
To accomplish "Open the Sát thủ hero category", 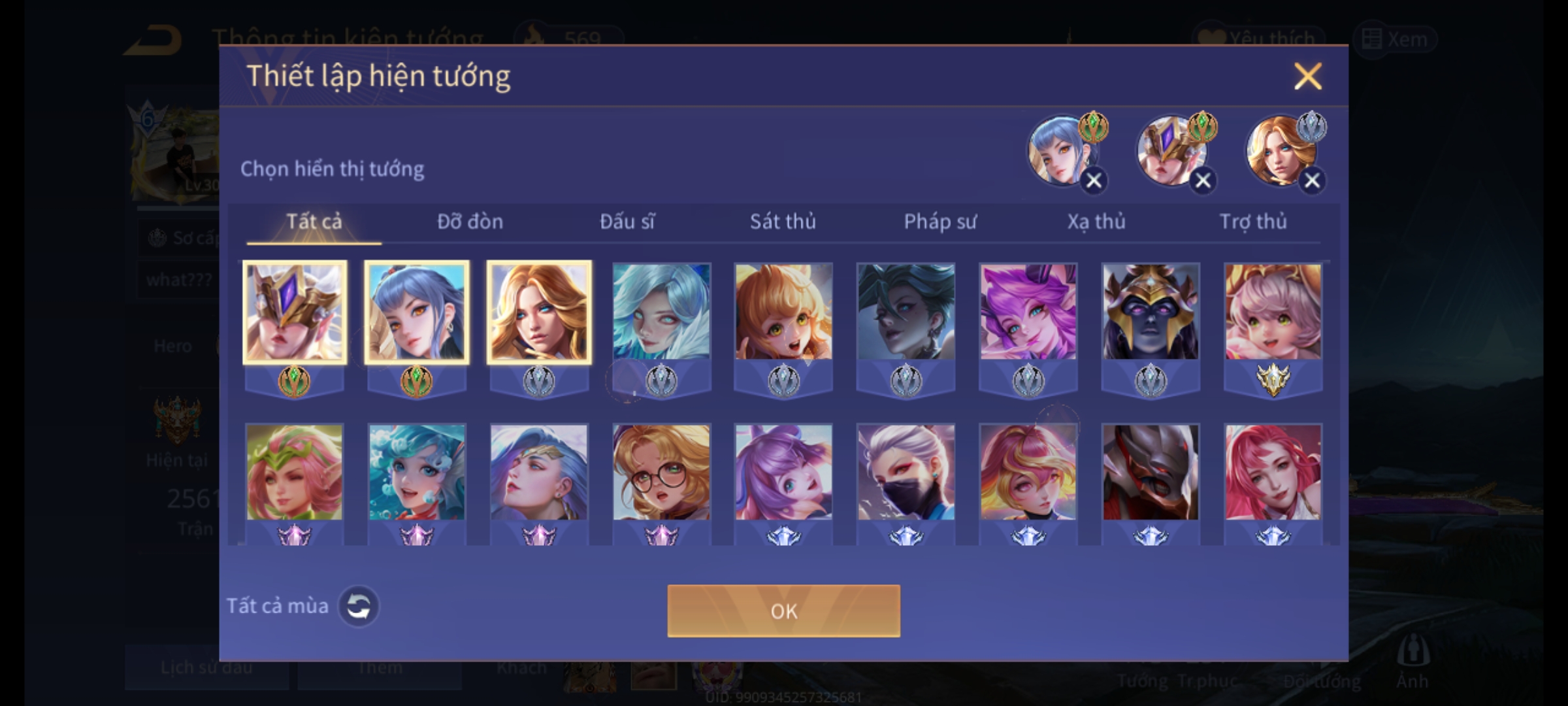I will click(783, 222).
